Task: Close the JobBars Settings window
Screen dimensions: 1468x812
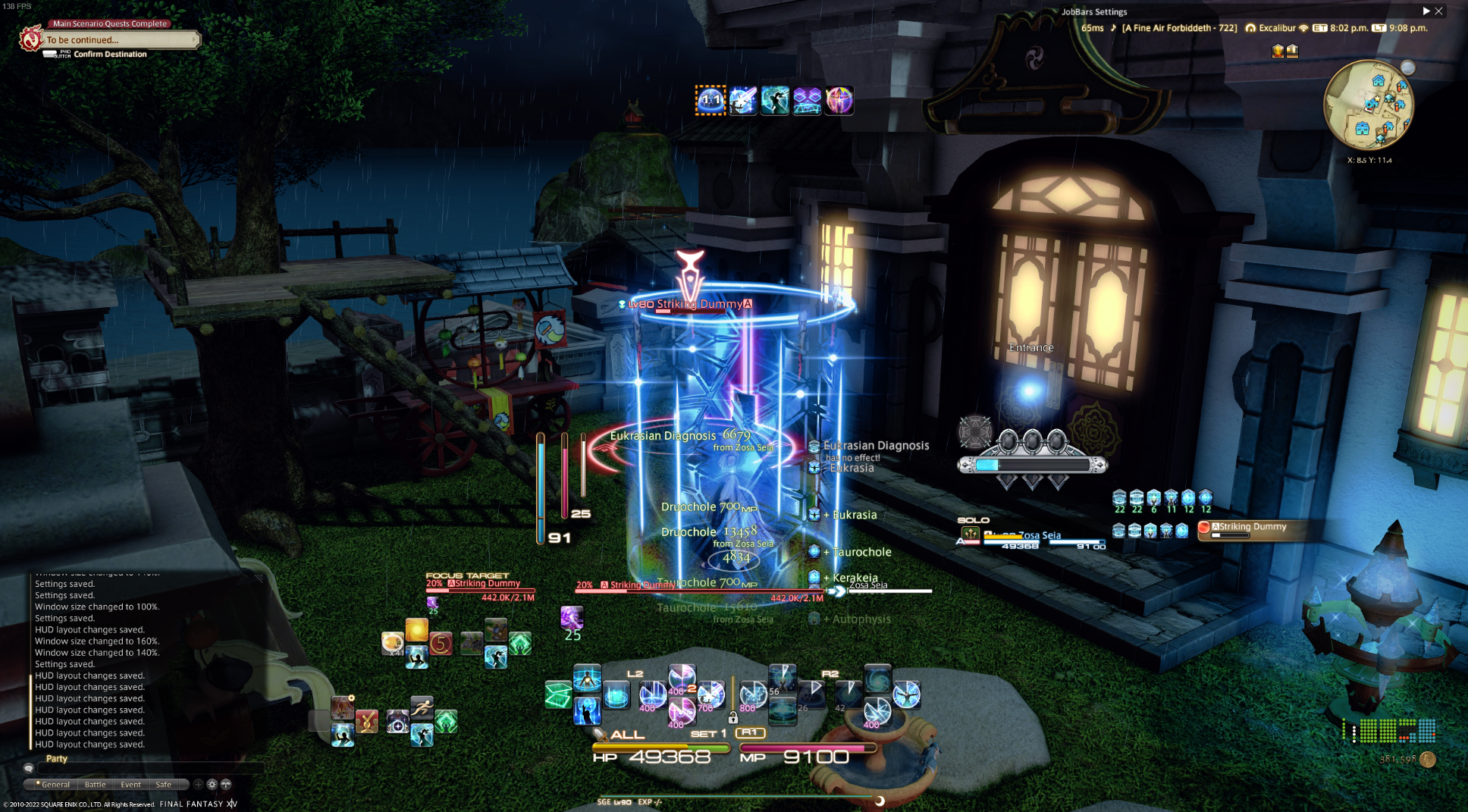Action: [x=1438, y=11]
